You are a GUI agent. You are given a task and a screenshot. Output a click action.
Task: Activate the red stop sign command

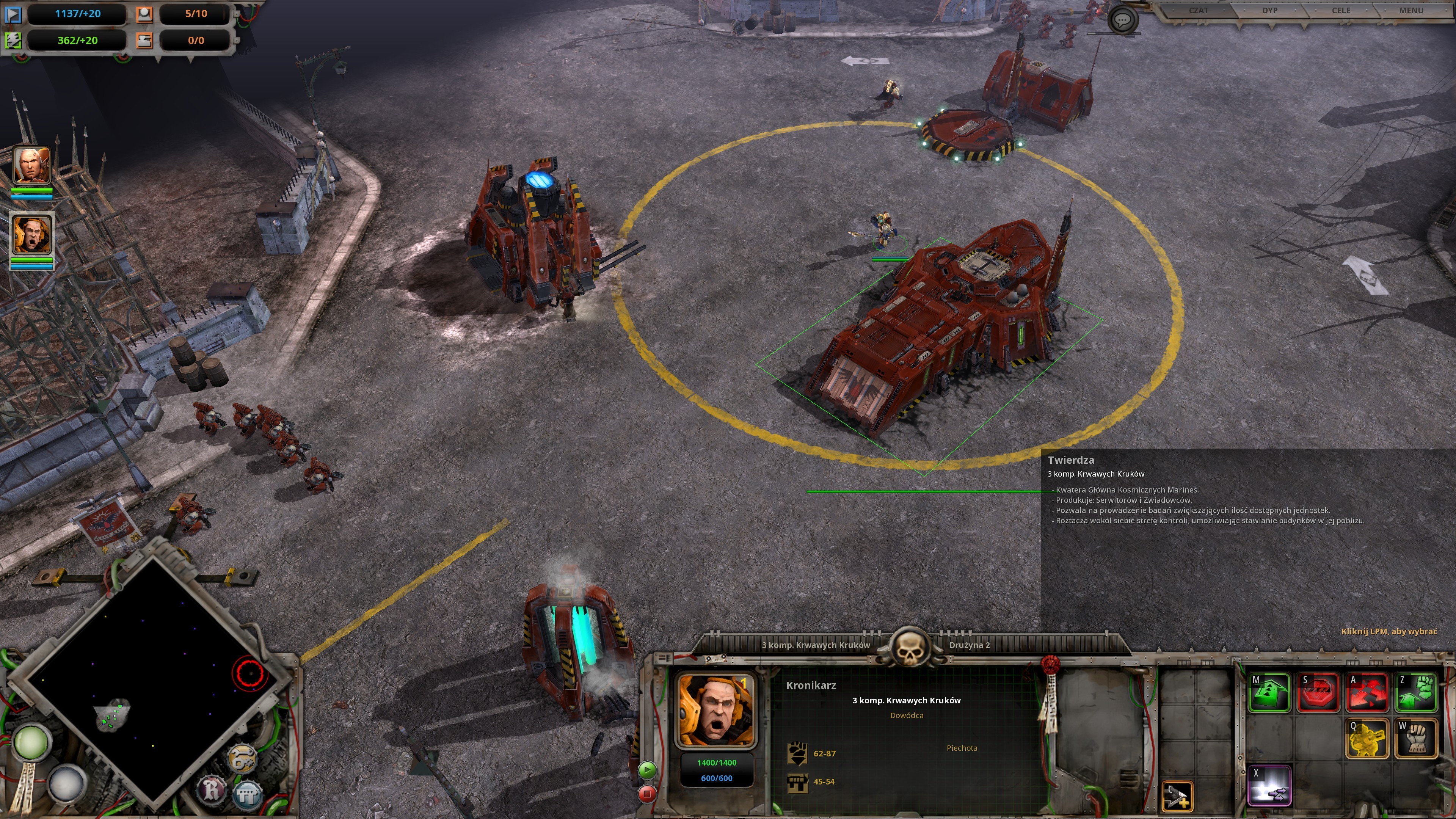(1318, 692)
